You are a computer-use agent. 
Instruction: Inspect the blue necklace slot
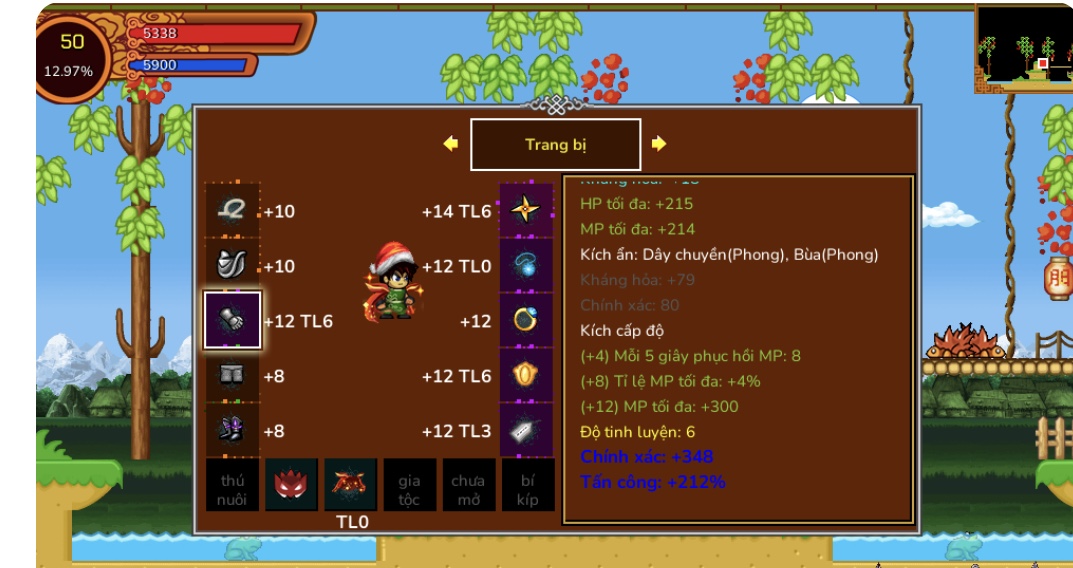pos(526,265)
